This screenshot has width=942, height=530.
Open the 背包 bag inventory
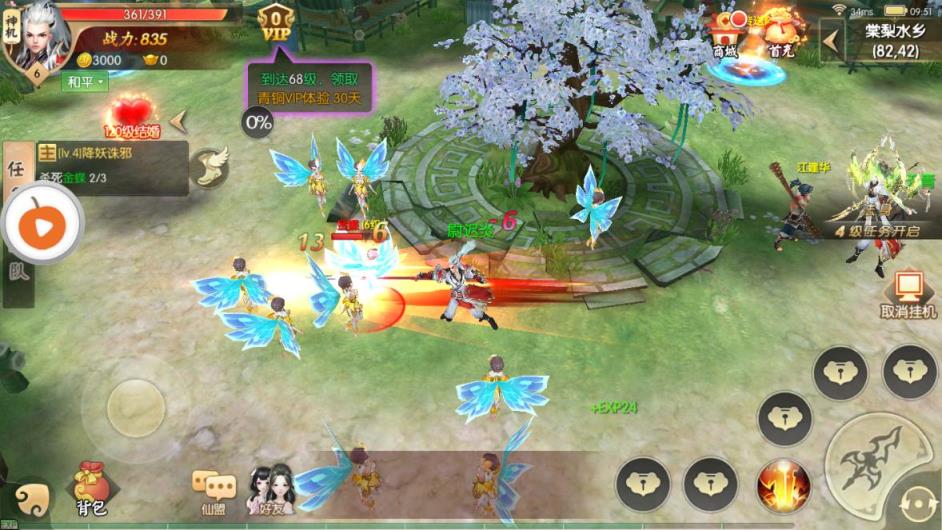91,491
